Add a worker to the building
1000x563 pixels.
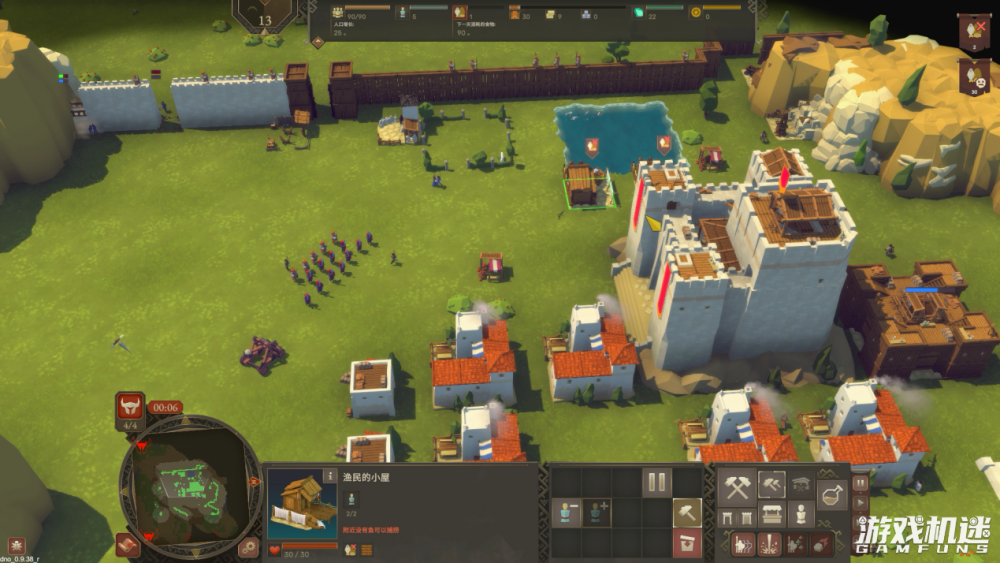pyautogui.click(x=597, y=513)
